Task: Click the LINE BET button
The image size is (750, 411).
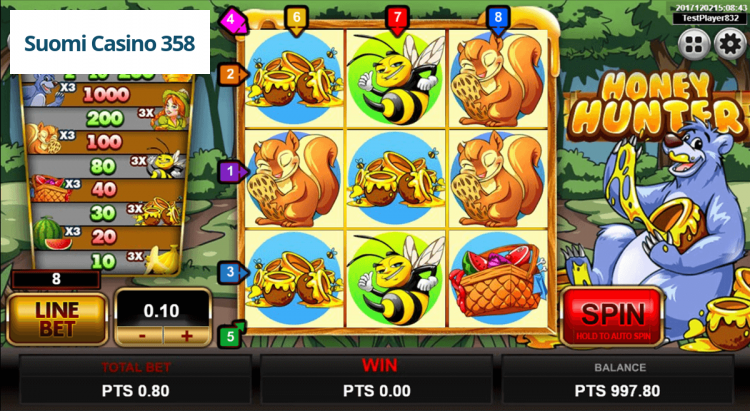Action: (57, 318)
